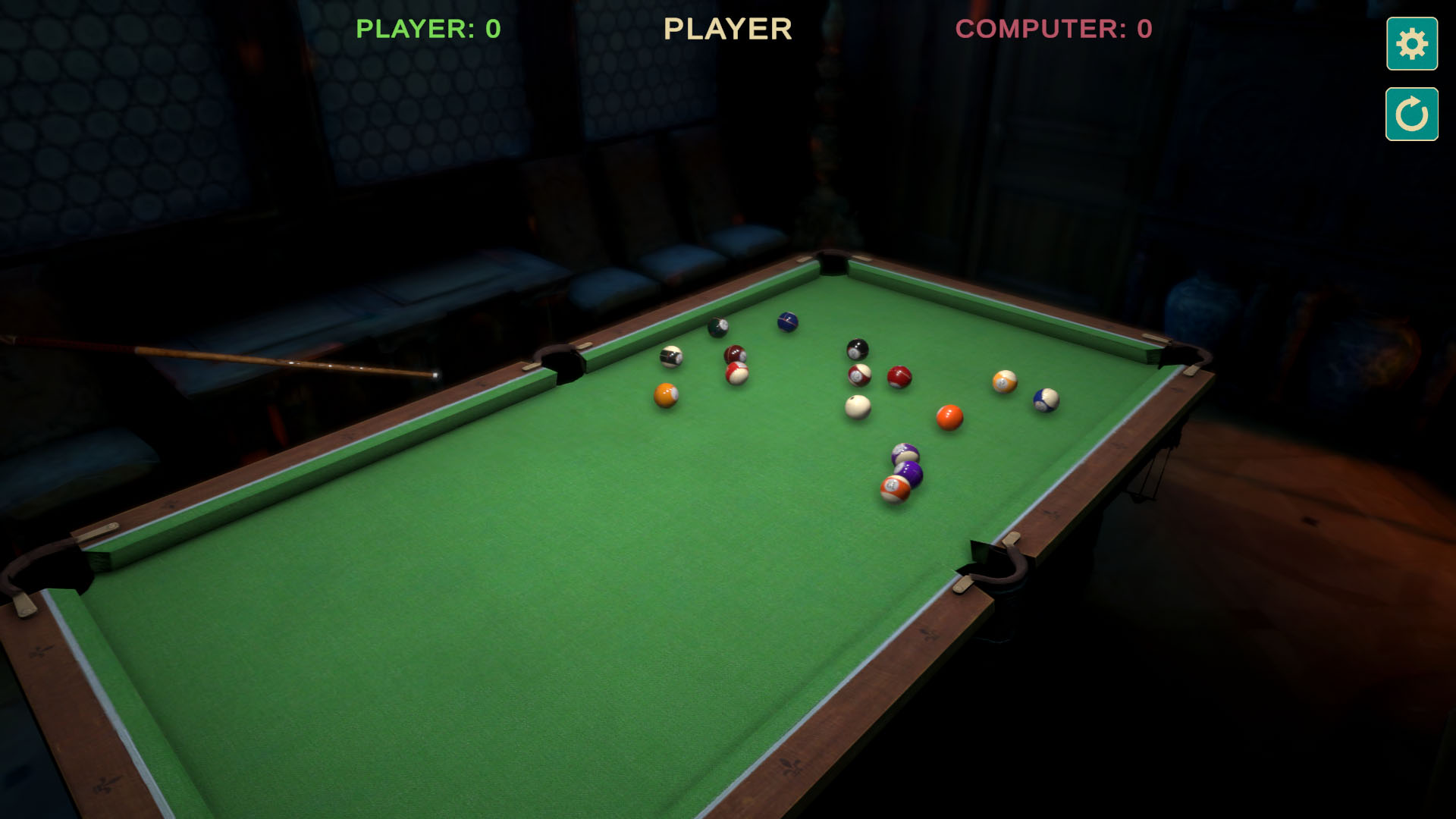Viewport: 1456px width, 819px height.
Task: Select the maroon solid 7 ball near the left cushion
Action: [736, 353]
